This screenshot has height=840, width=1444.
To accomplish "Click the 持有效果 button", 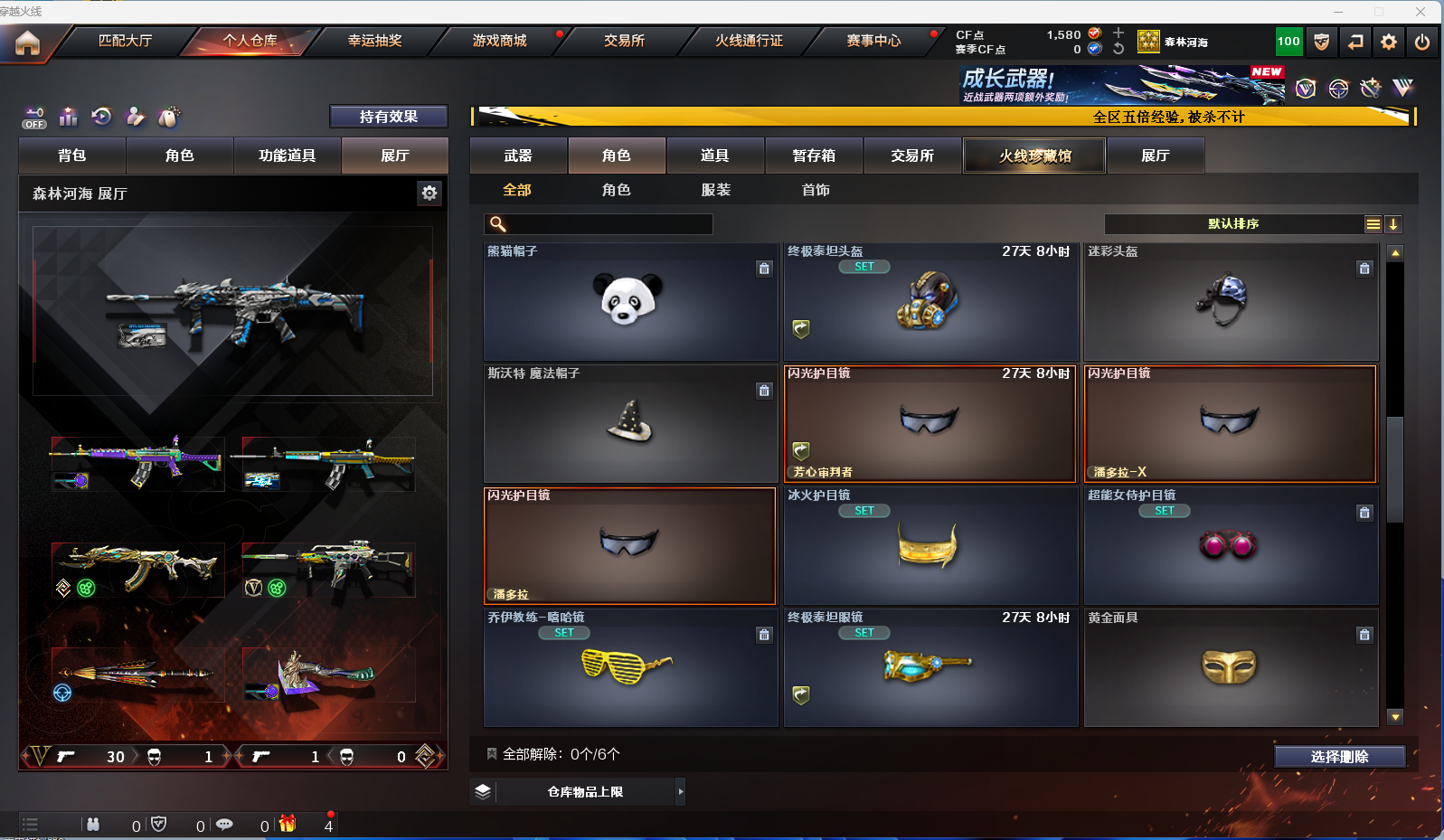I will [x=389, y=117].
